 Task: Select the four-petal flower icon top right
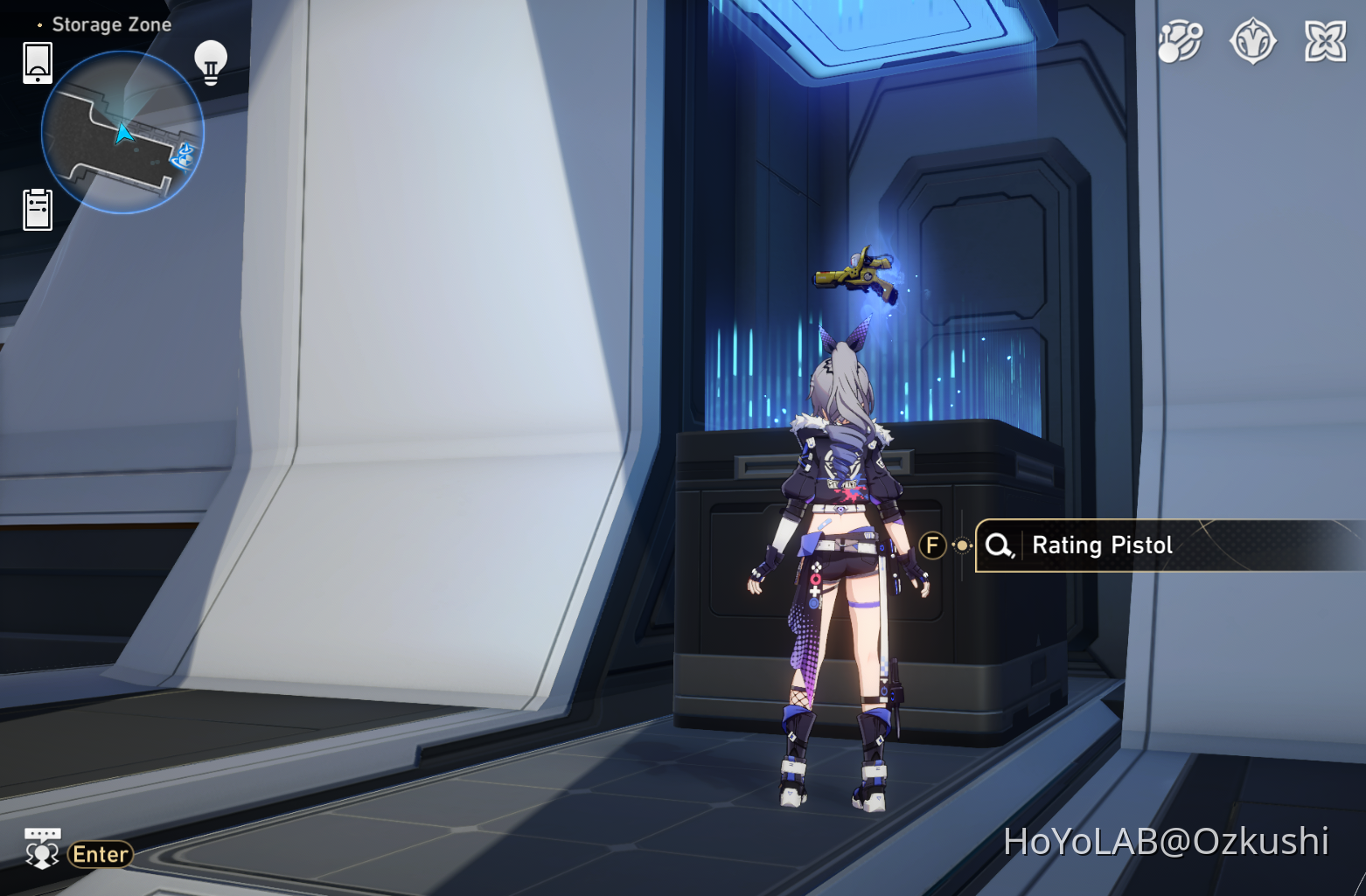click(1325, 40)
